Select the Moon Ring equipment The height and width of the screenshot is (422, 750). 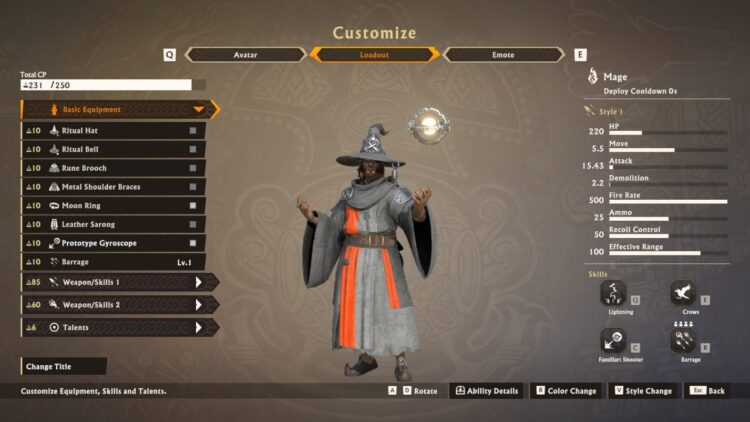[x=112, y=205]
